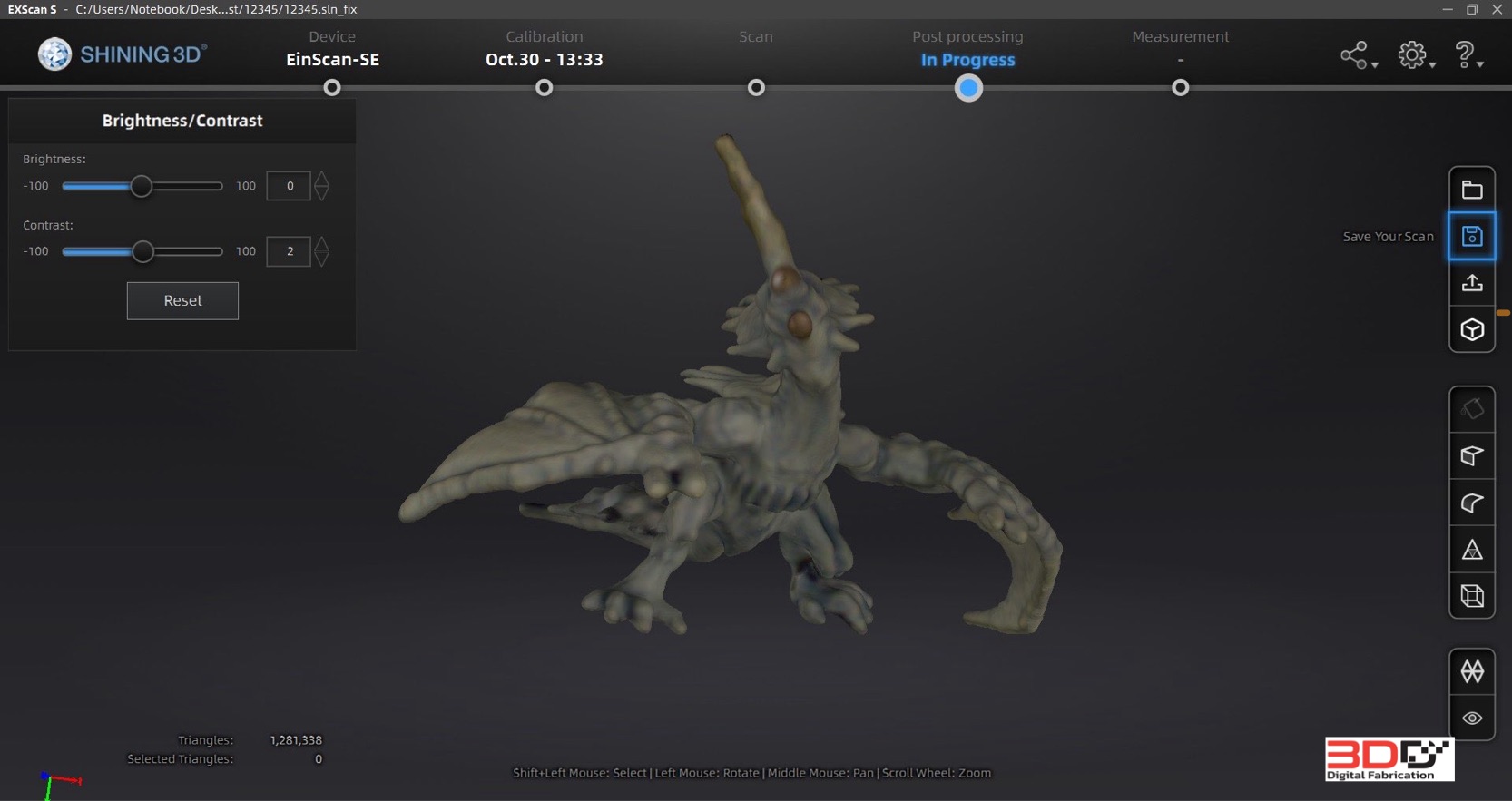Click the mesh simplification triangle icon
The height and width of the screenshot is (801, 1512).
point(1470,549)
